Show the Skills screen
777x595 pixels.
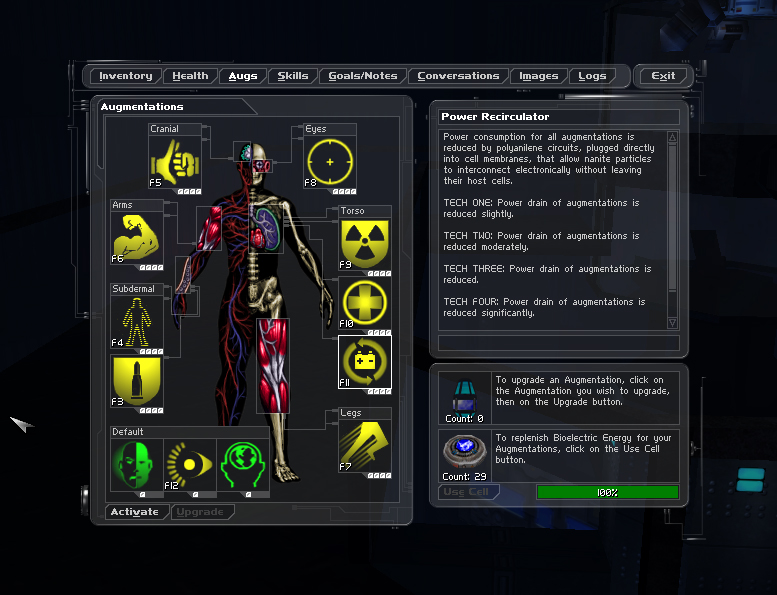pyautogui.click(x=293, y=76)
